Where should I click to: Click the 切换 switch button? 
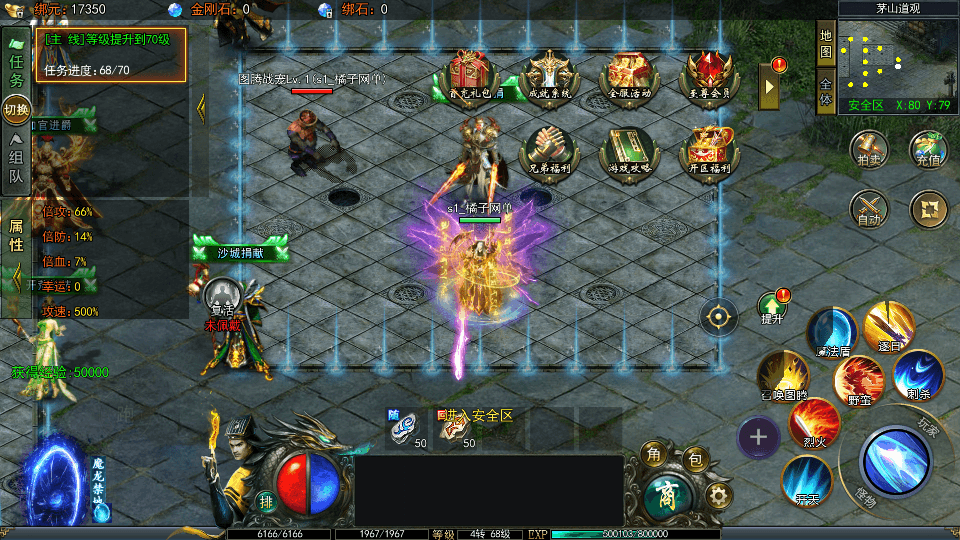click(16, 108)
